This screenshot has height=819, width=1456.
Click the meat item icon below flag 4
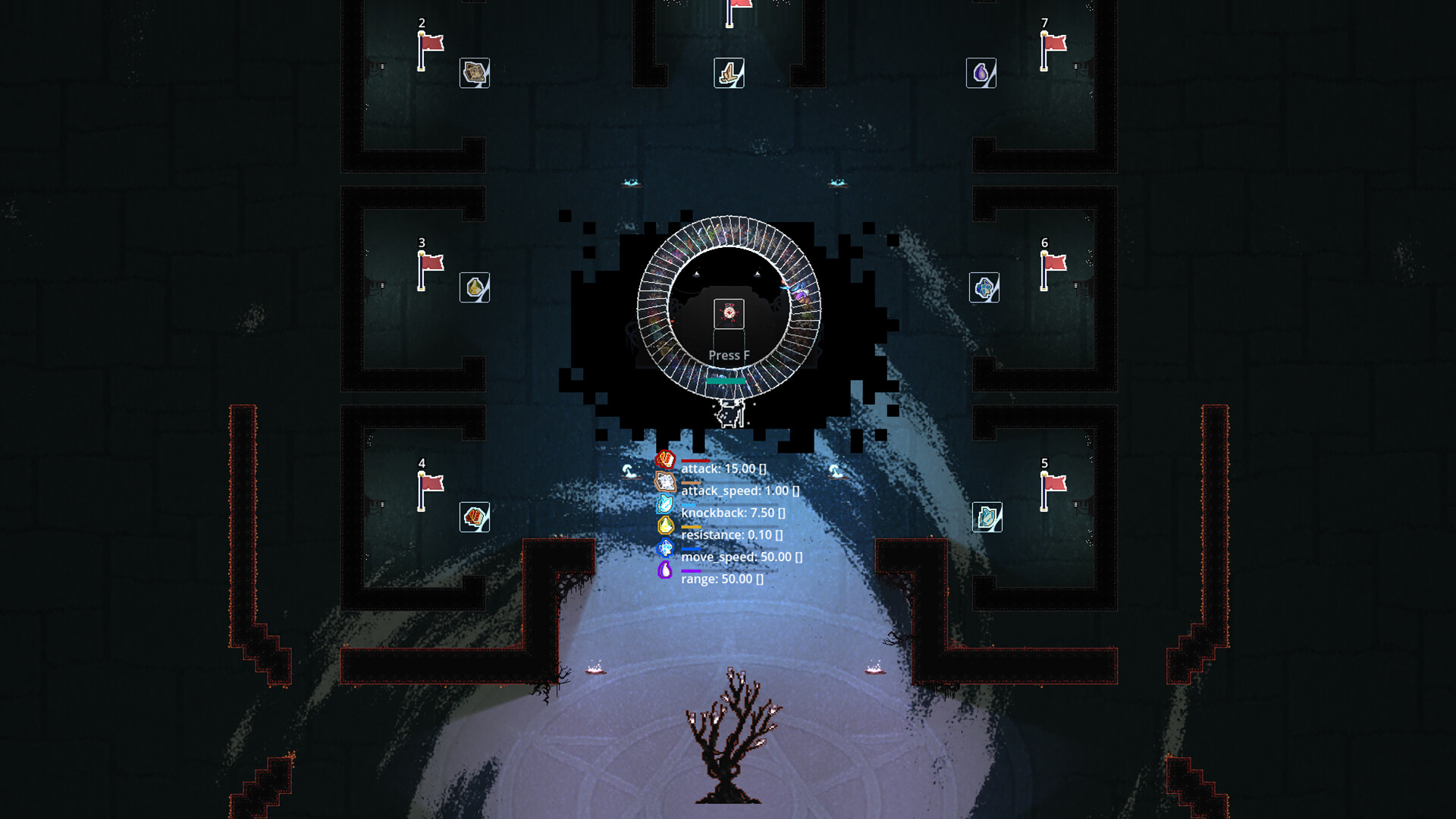(x=473, y=518)
